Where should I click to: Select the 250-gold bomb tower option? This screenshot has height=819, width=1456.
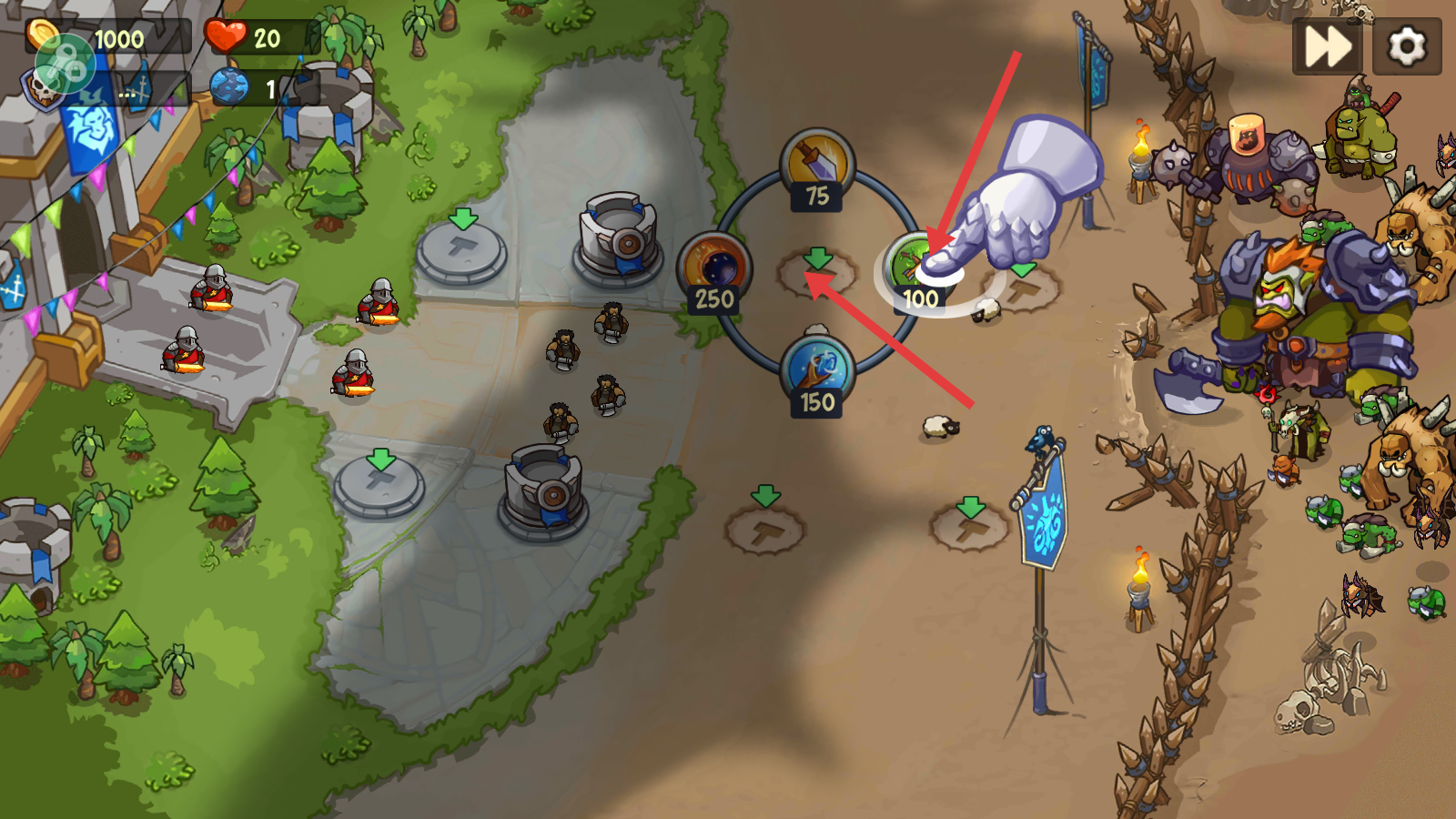pyautogui.click(x=714, y=270)
